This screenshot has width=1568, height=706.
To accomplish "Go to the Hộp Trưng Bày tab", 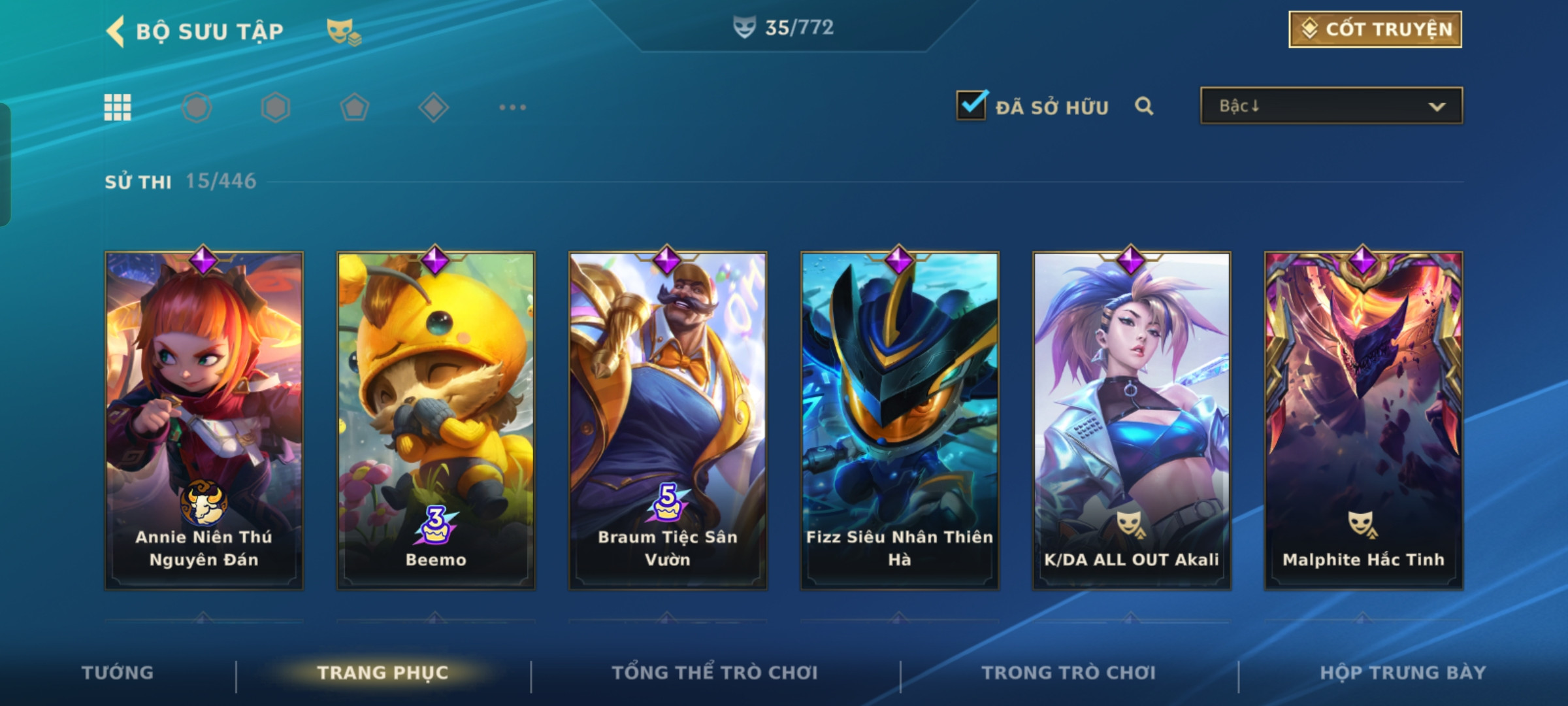I will [1403, 673].
